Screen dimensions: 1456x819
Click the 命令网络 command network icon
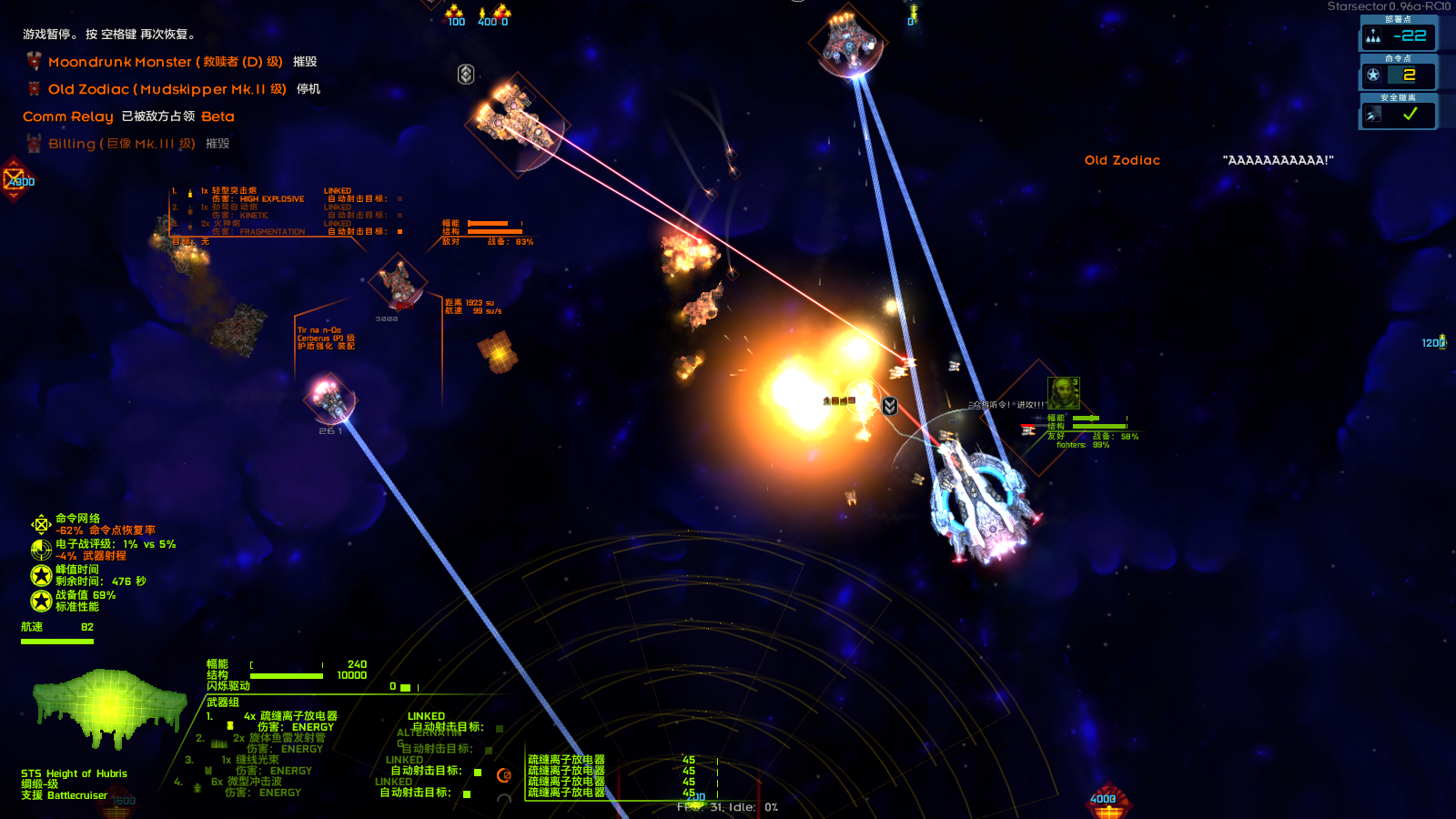tap(41, 522)
